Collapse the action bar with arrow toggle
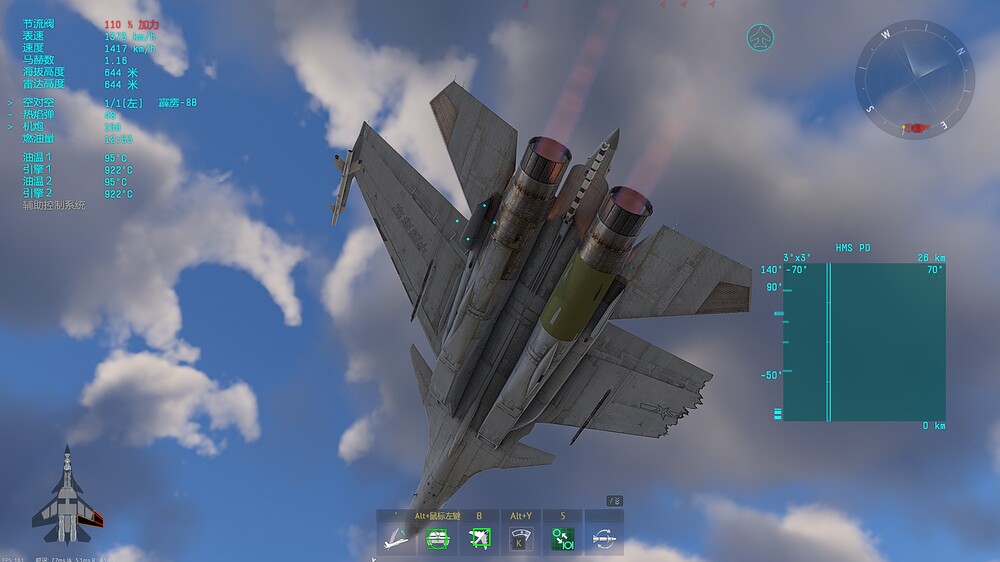The width and height of the screenshot is (1000, 562). point(616,501)
